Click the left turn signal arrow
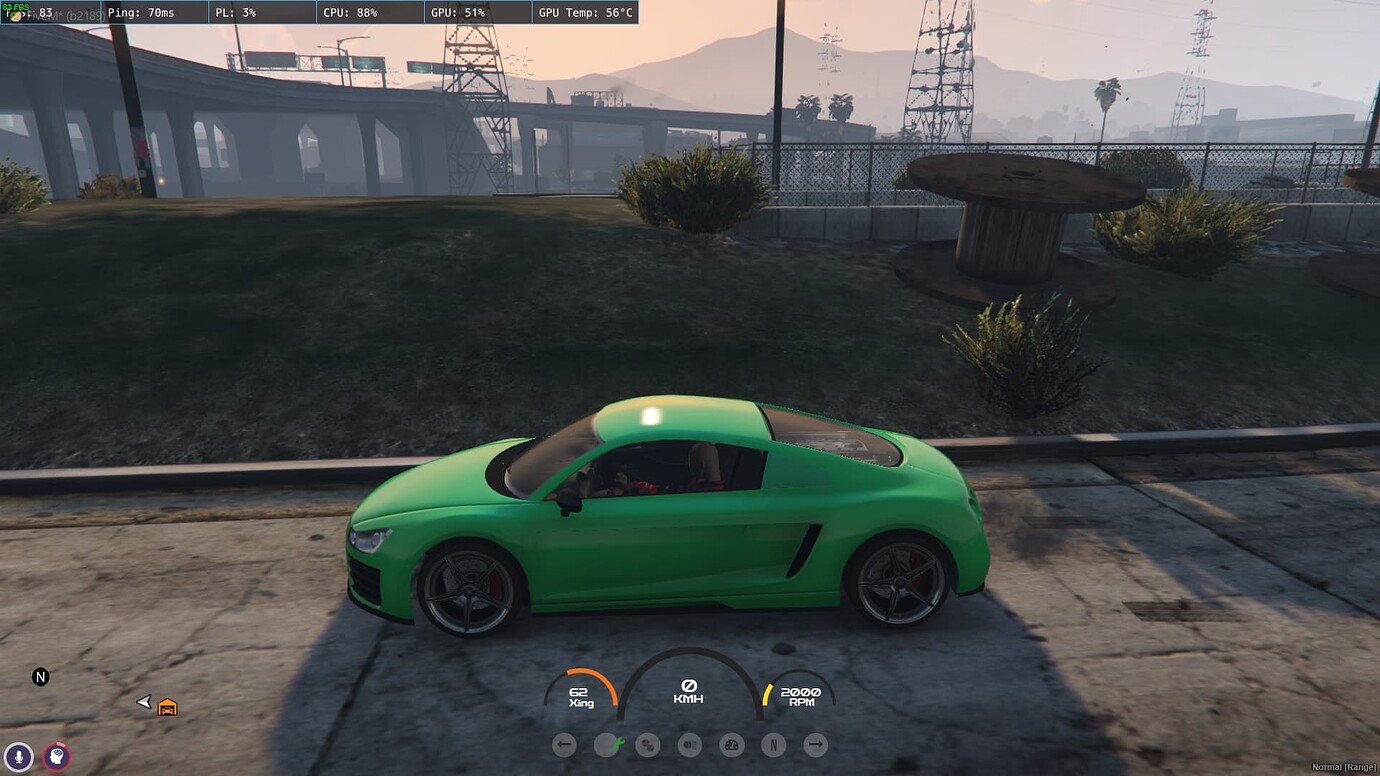Screen dimensions: 1380x776 point(564,744)
